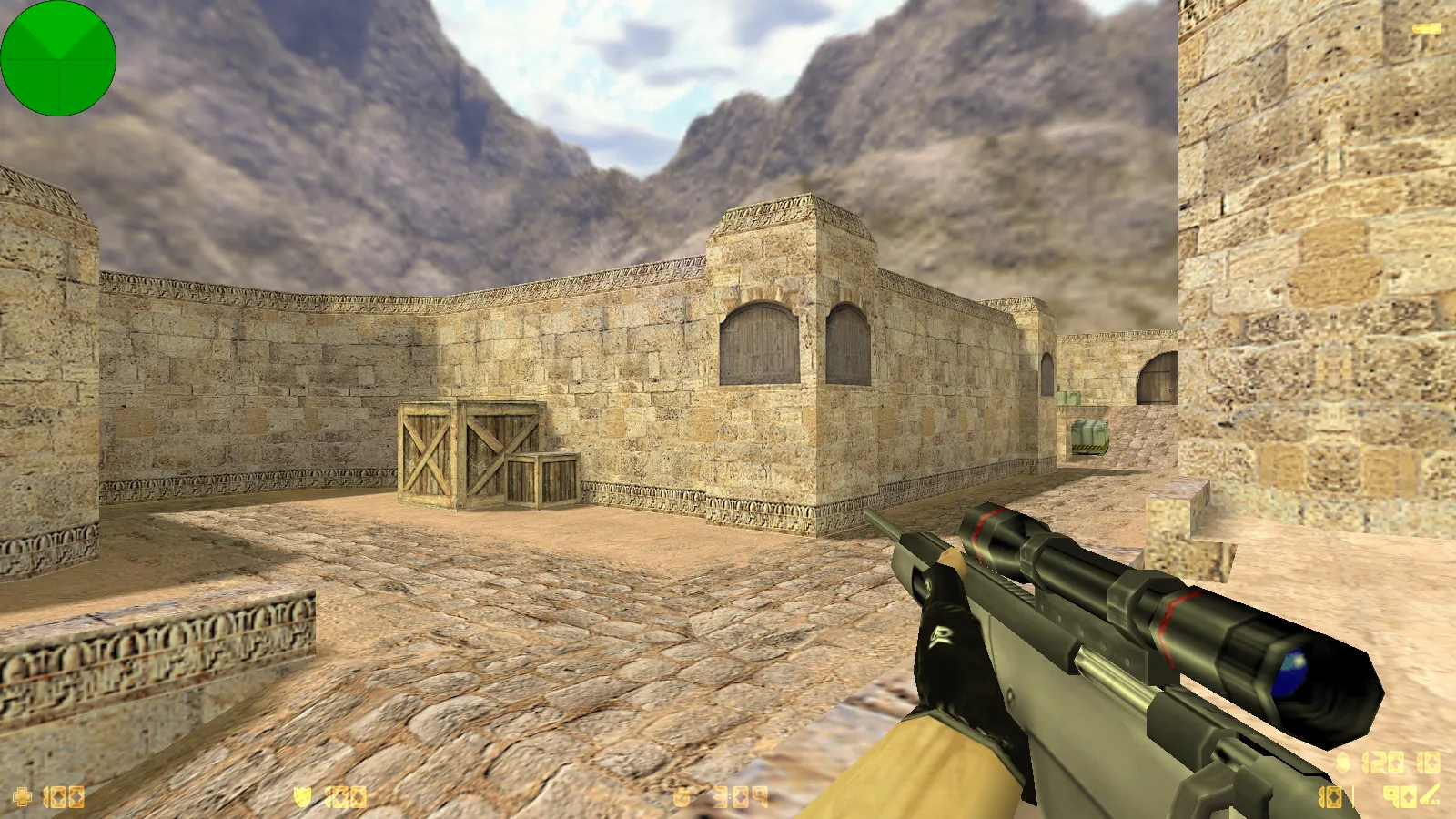1456x819 pixels.
Task: Click the round timer clock icon
Action: (x=683, y=798)
